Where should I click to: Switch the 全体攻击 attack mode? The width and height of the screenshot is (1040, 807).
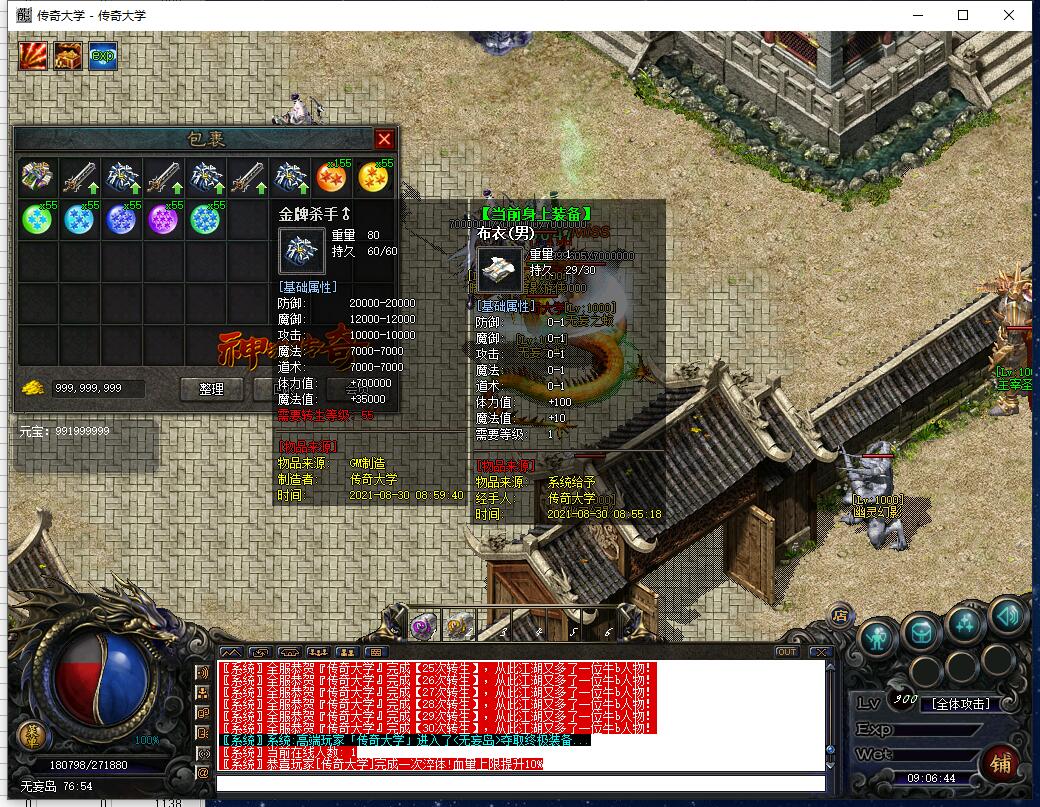click(x=961, y=704)
